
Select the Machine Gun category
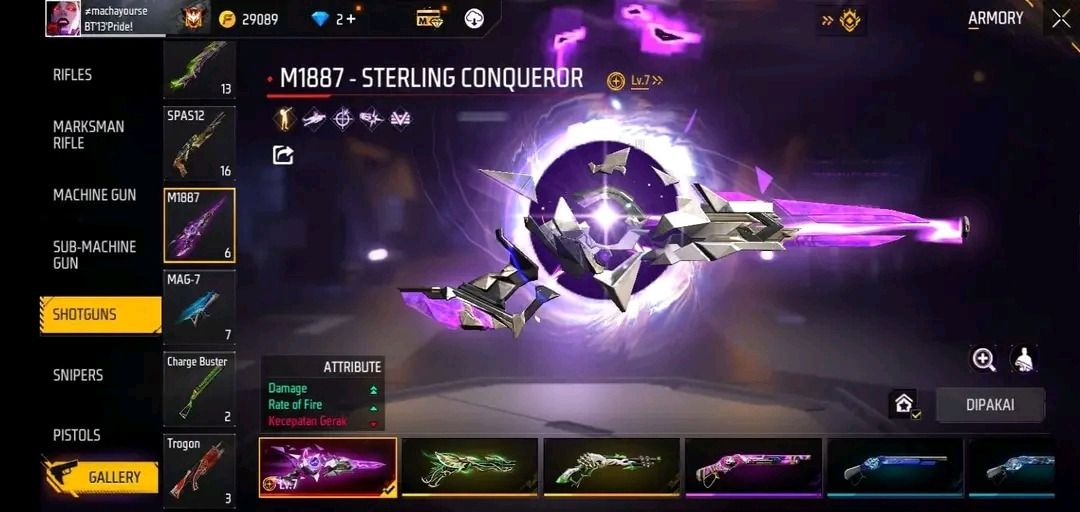point(94,195)
